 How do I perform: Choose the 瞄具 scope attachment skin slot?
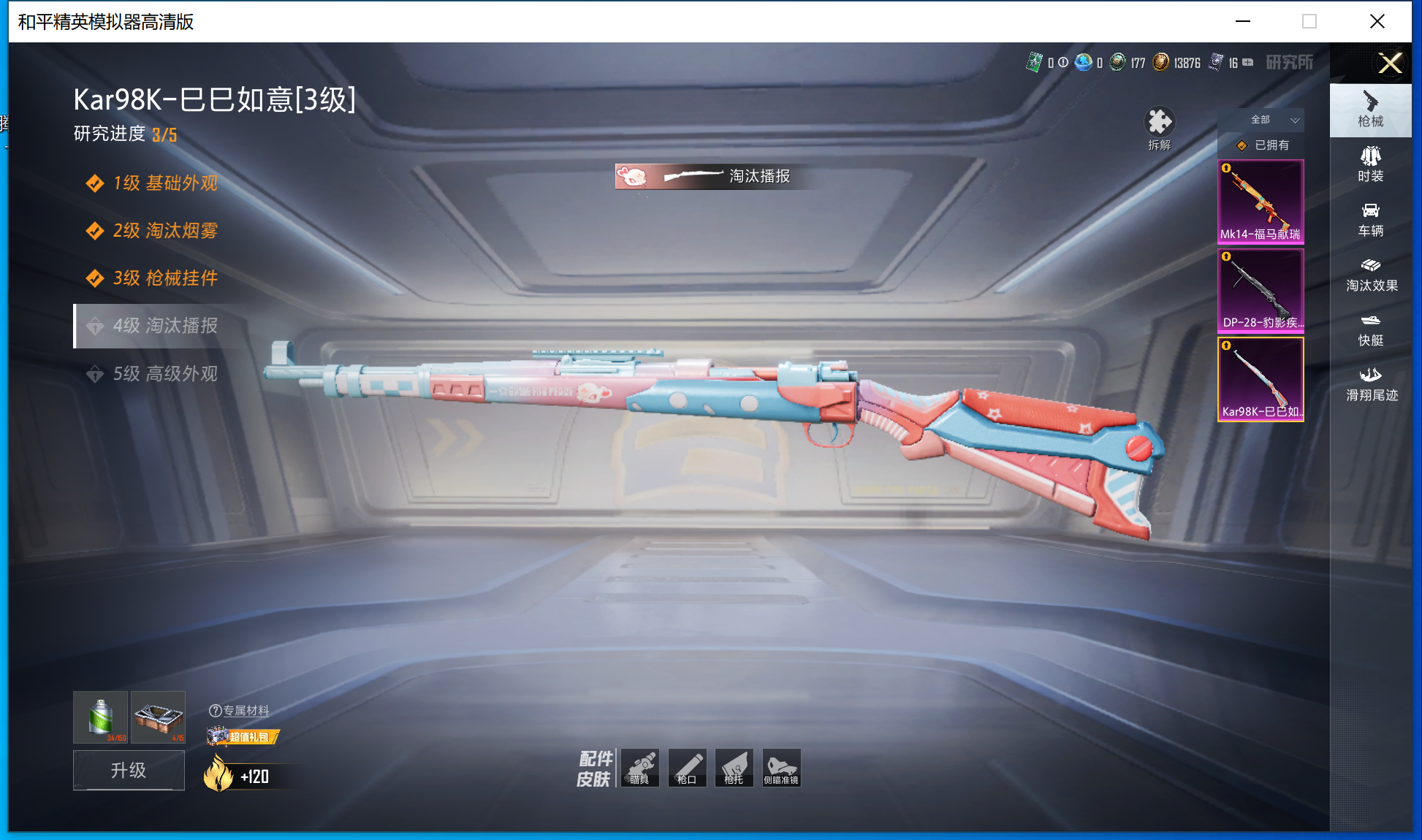click(640, 768)
